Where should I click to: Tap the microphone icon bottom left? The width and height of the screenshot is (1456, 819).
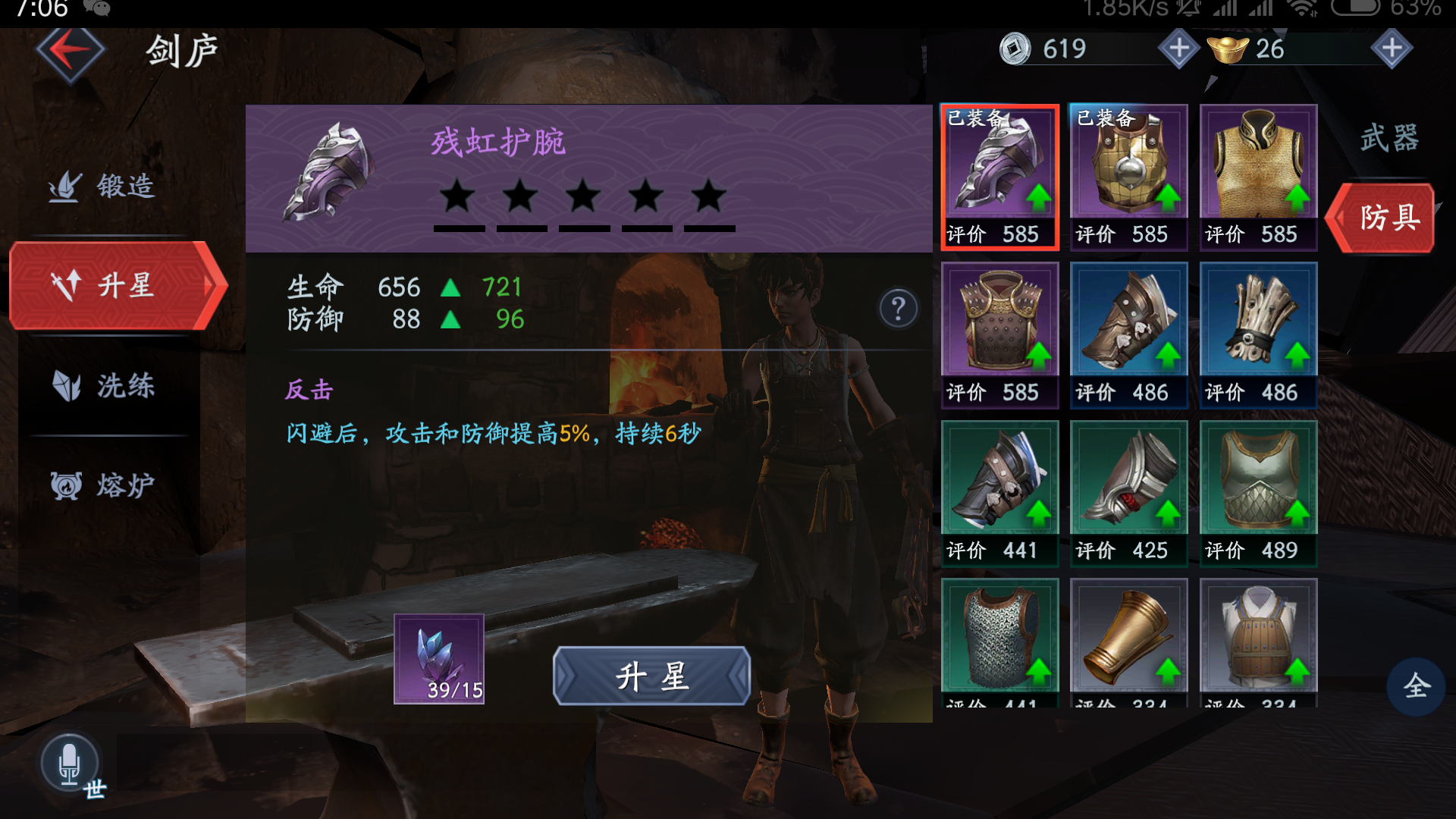pyautogui.click(x=71, y=758)
